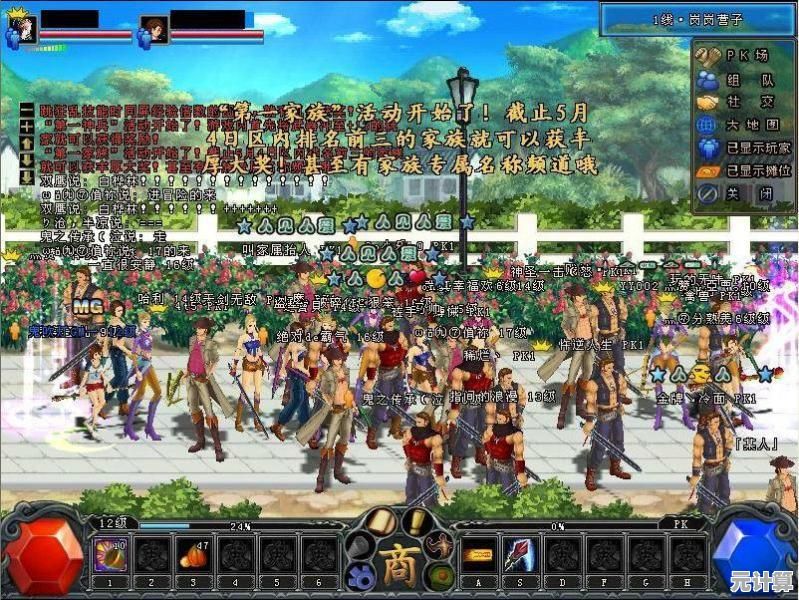Click the PK mode label above the blue gem

[x=679, y=523]
